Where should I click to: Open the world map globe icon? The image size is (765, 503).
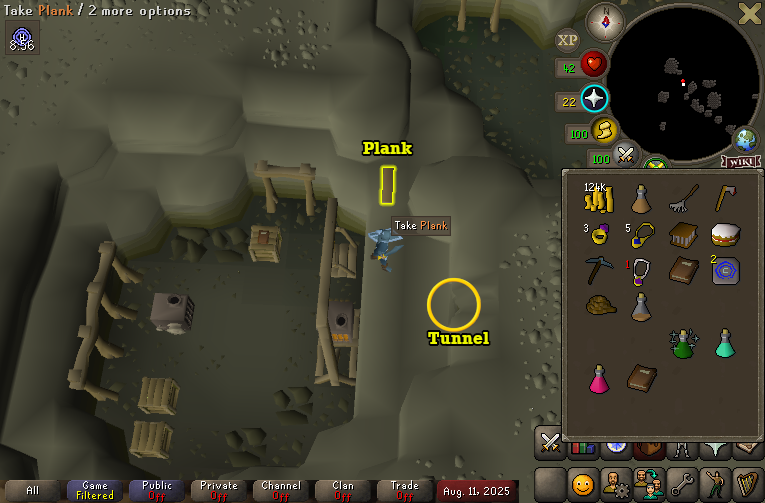click(745, 138)
